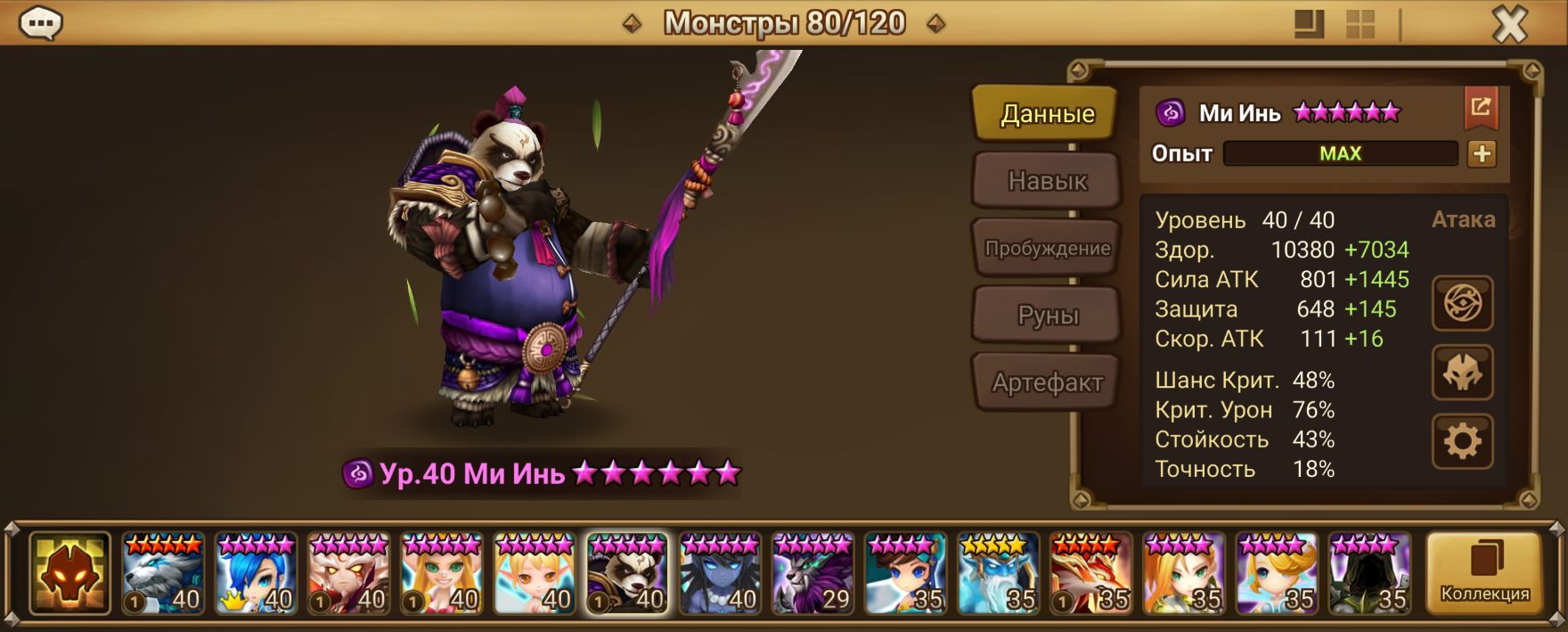Click the plus button beside the experience bar

click(x=1482, y=154)
